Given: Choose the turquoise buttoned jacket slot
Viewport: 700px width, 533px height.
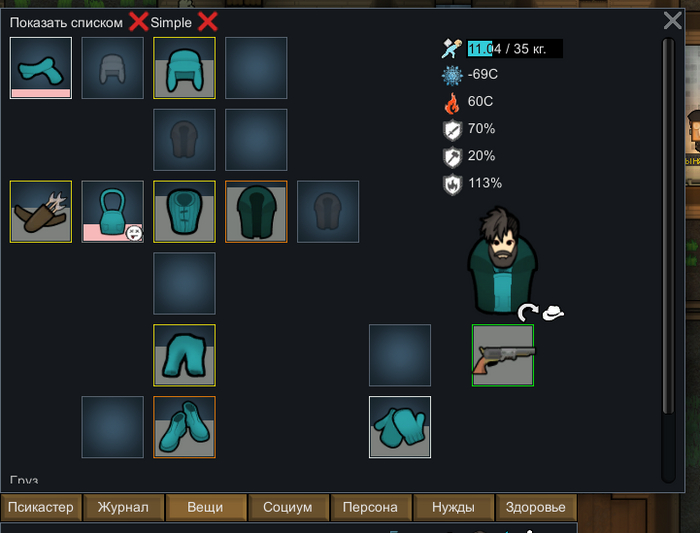Looking at the screenshot, I should tap(184, 211).
